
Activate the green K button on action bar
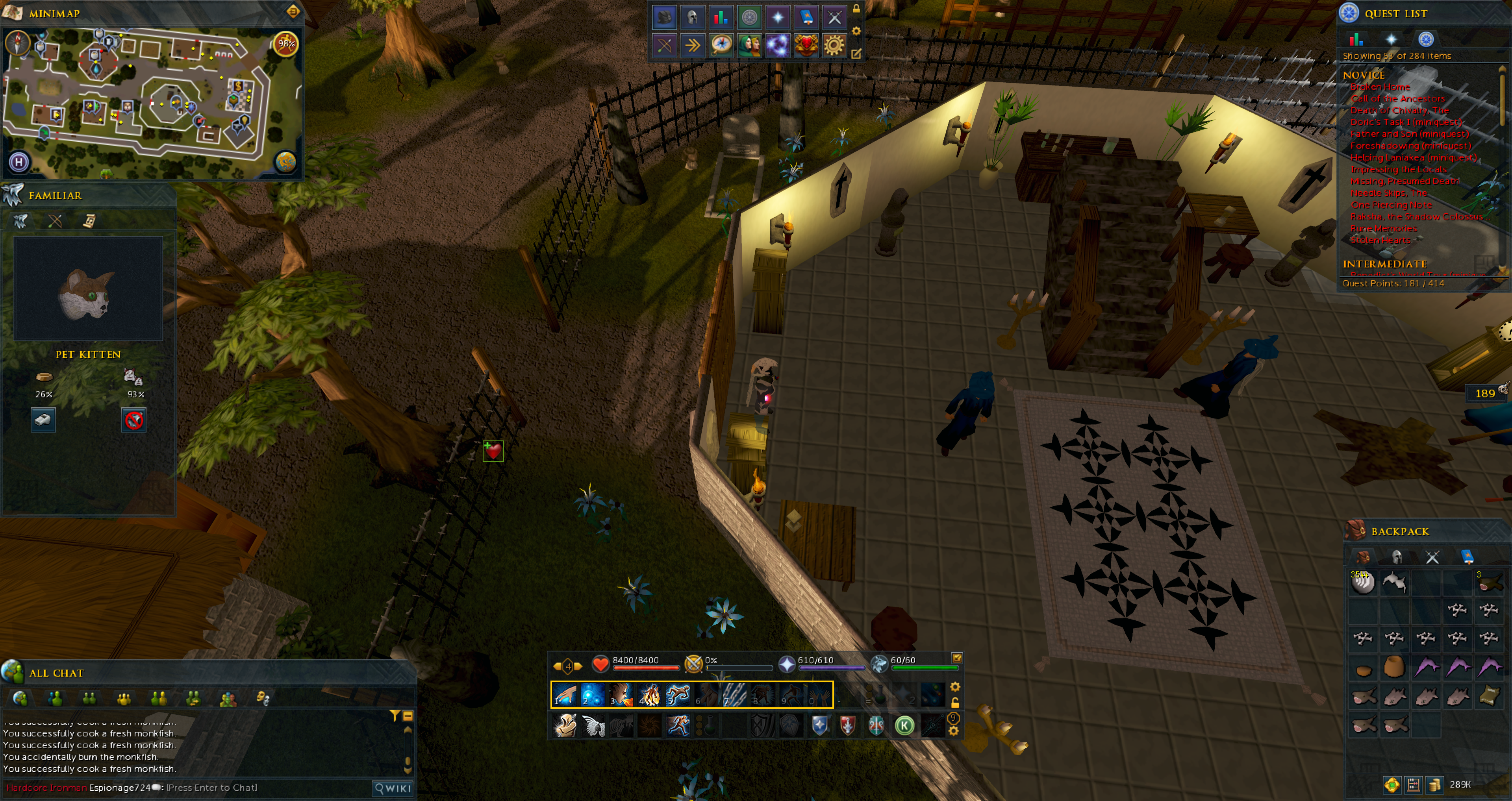(x=904, y=726)
